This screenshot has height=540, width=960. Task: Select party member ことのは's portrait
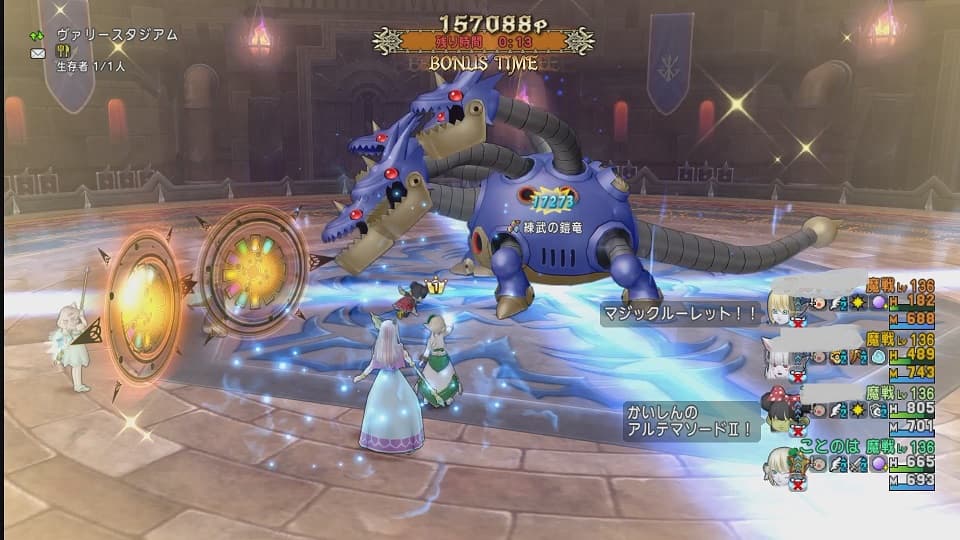784,463
